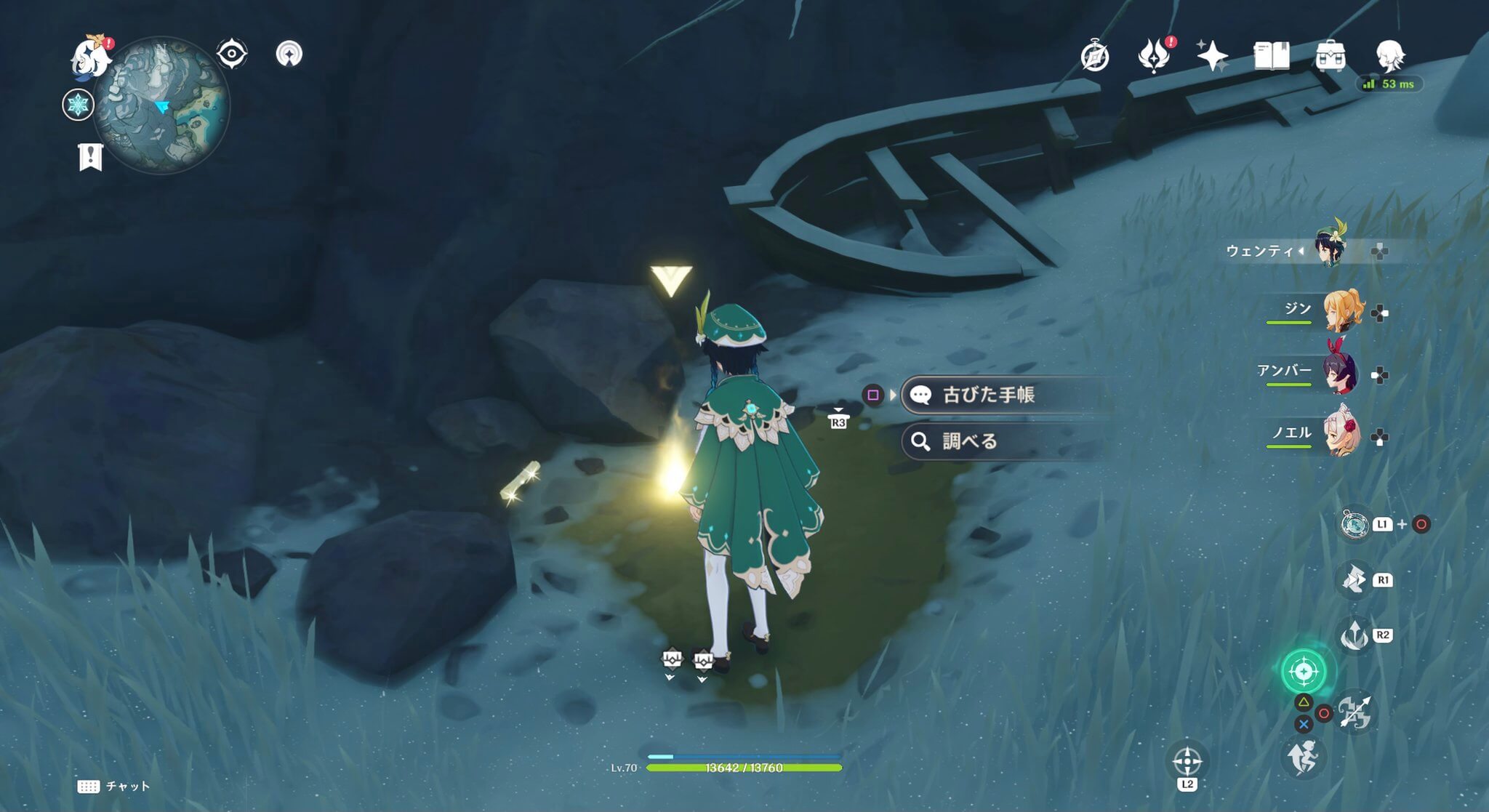Click the down arrow above the R3 indicator
The image size is (1489, 812).
[x=838, y=409]
